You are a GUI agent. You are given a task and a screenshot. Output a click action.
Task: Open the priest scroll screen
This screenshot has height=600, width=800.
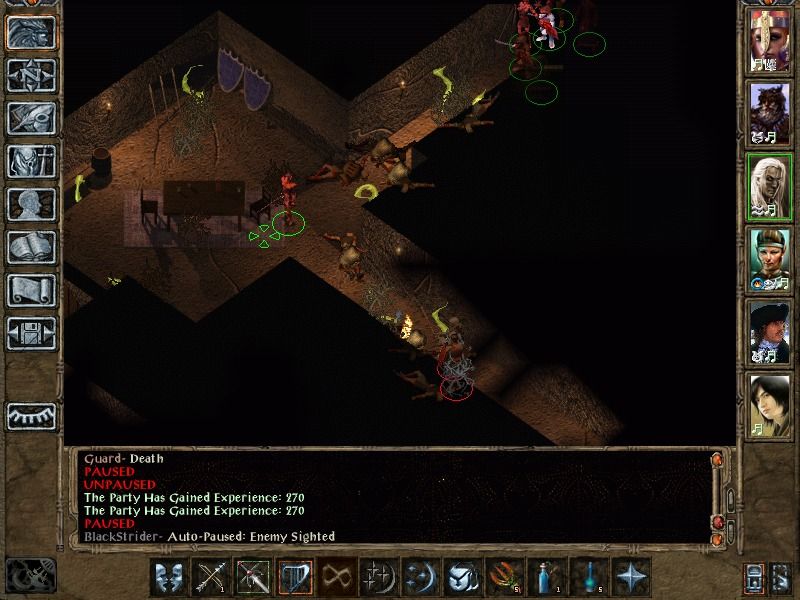pyautogui.click(x=31, y=290)
